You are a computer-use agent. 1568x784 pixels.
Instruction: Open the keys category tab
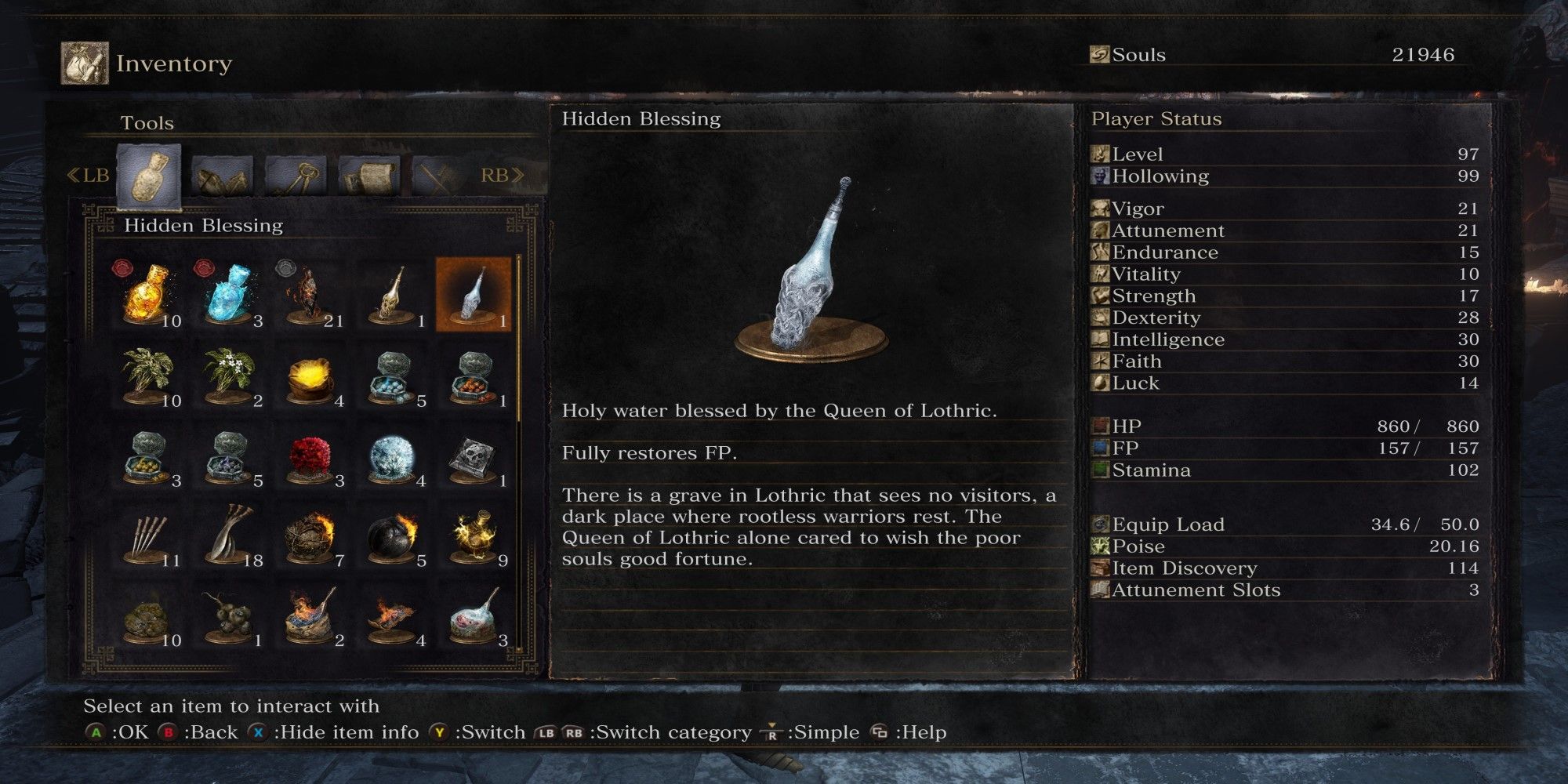(296, 176)
